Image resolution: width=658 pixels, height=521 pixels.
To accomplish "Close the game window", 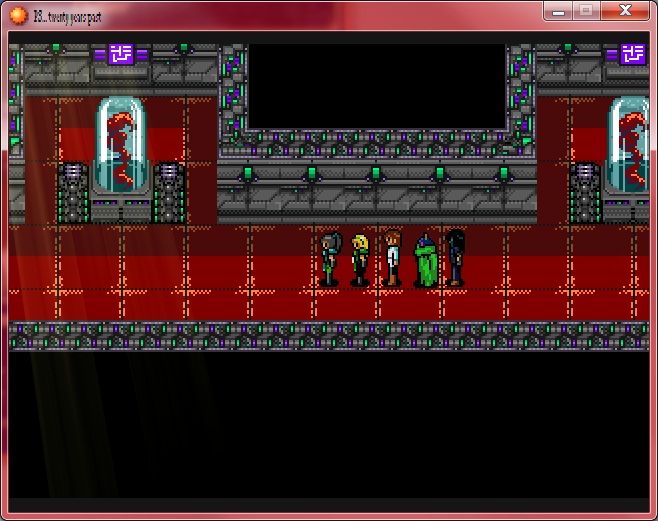I will (x=626, y=10).
